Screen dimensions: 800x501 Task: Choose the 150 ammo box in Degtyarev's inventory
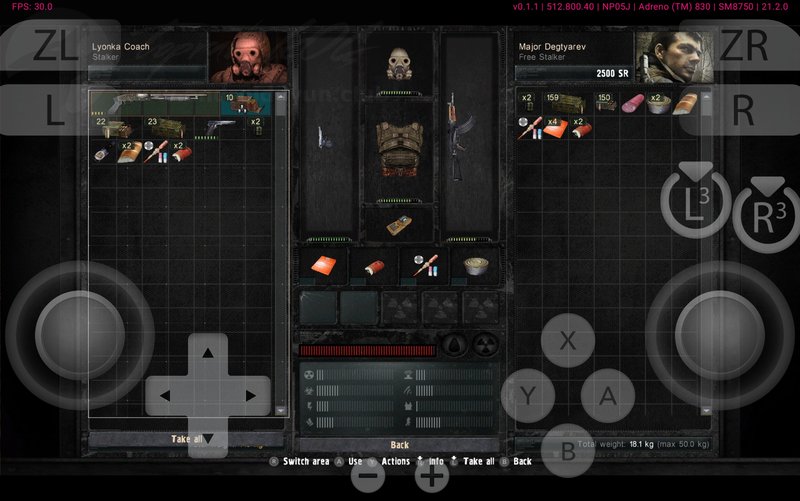pos(606,103)
